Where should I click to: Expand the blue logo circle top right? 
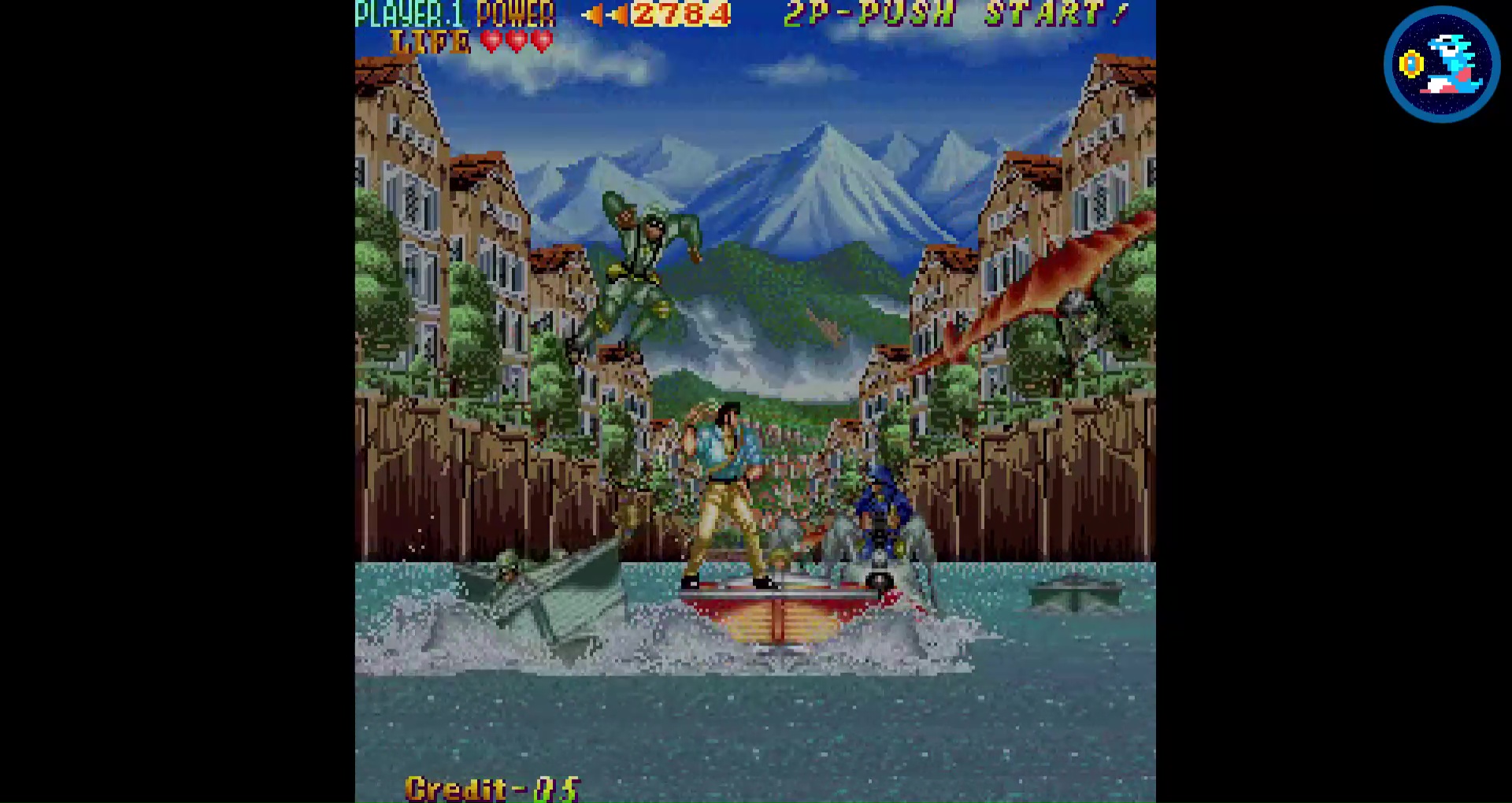pyautogui.click(x=1441, y=65)
